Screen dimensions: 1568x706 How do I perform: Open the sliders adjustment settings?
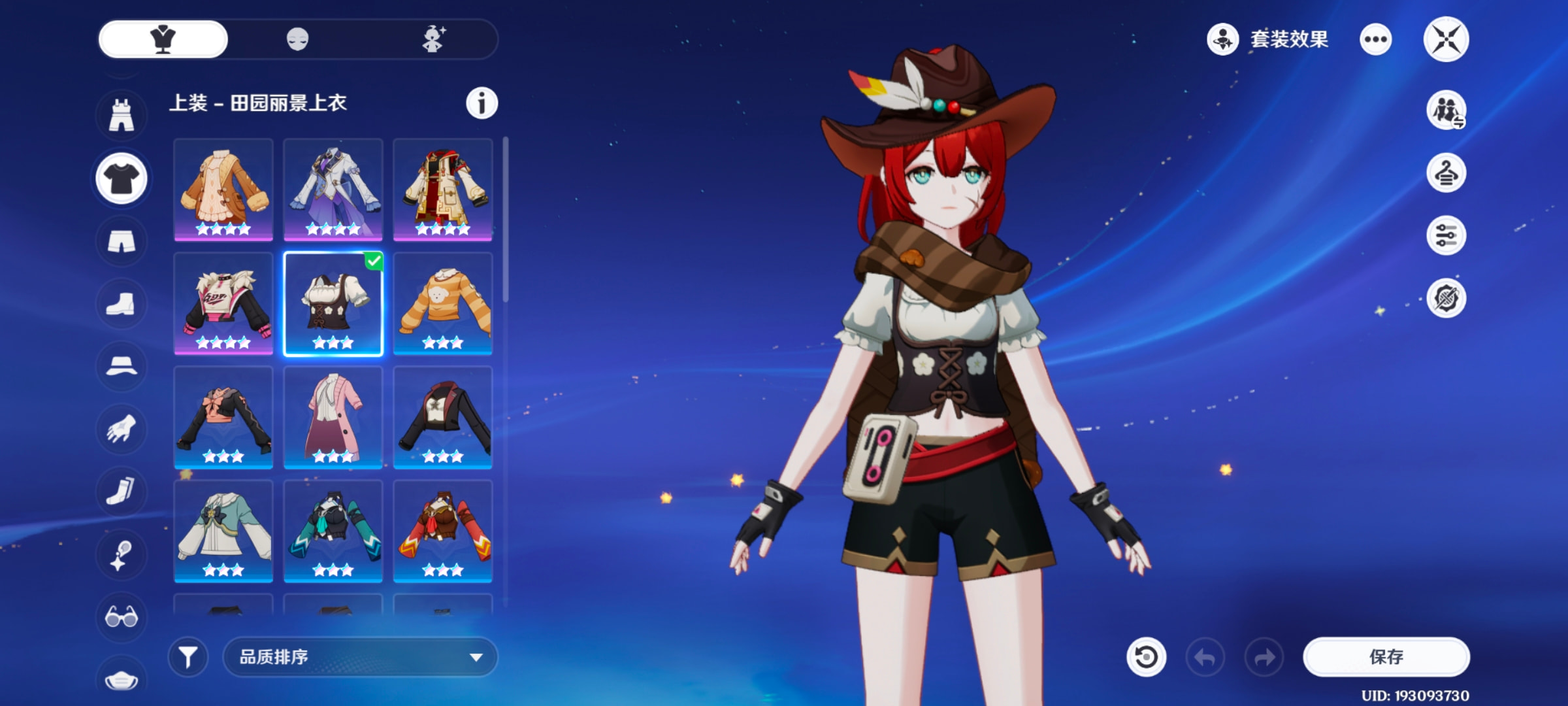1446,235
